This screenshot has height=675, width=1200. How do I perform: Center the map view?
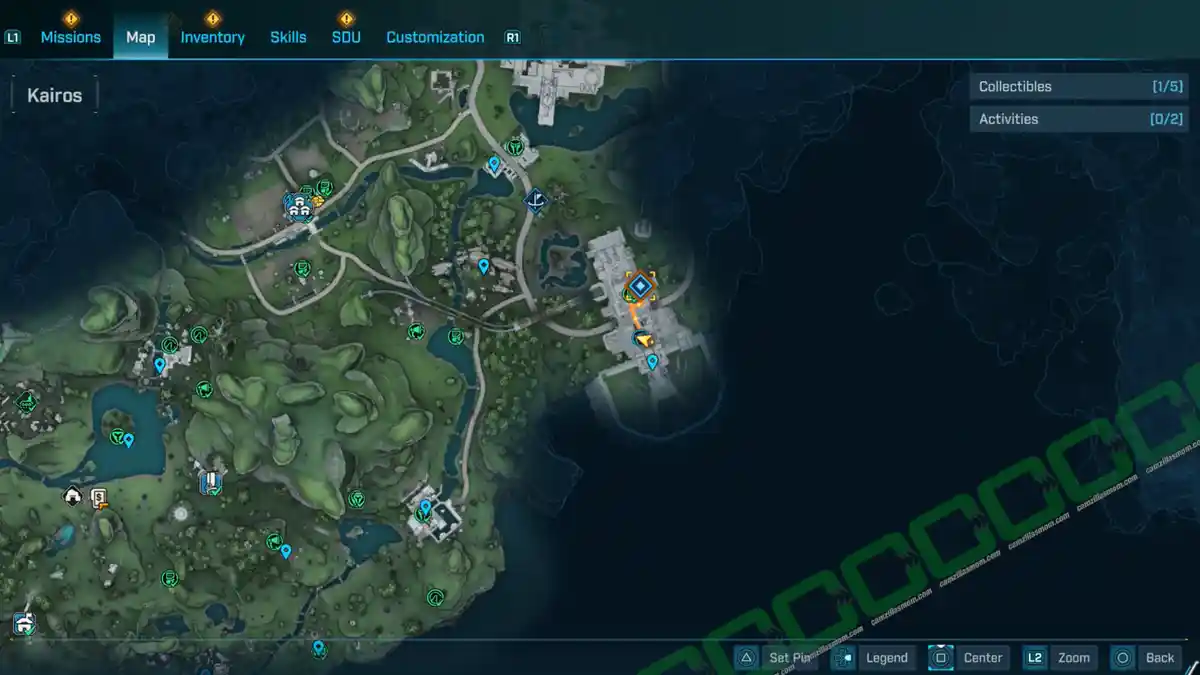coord(968,657)
